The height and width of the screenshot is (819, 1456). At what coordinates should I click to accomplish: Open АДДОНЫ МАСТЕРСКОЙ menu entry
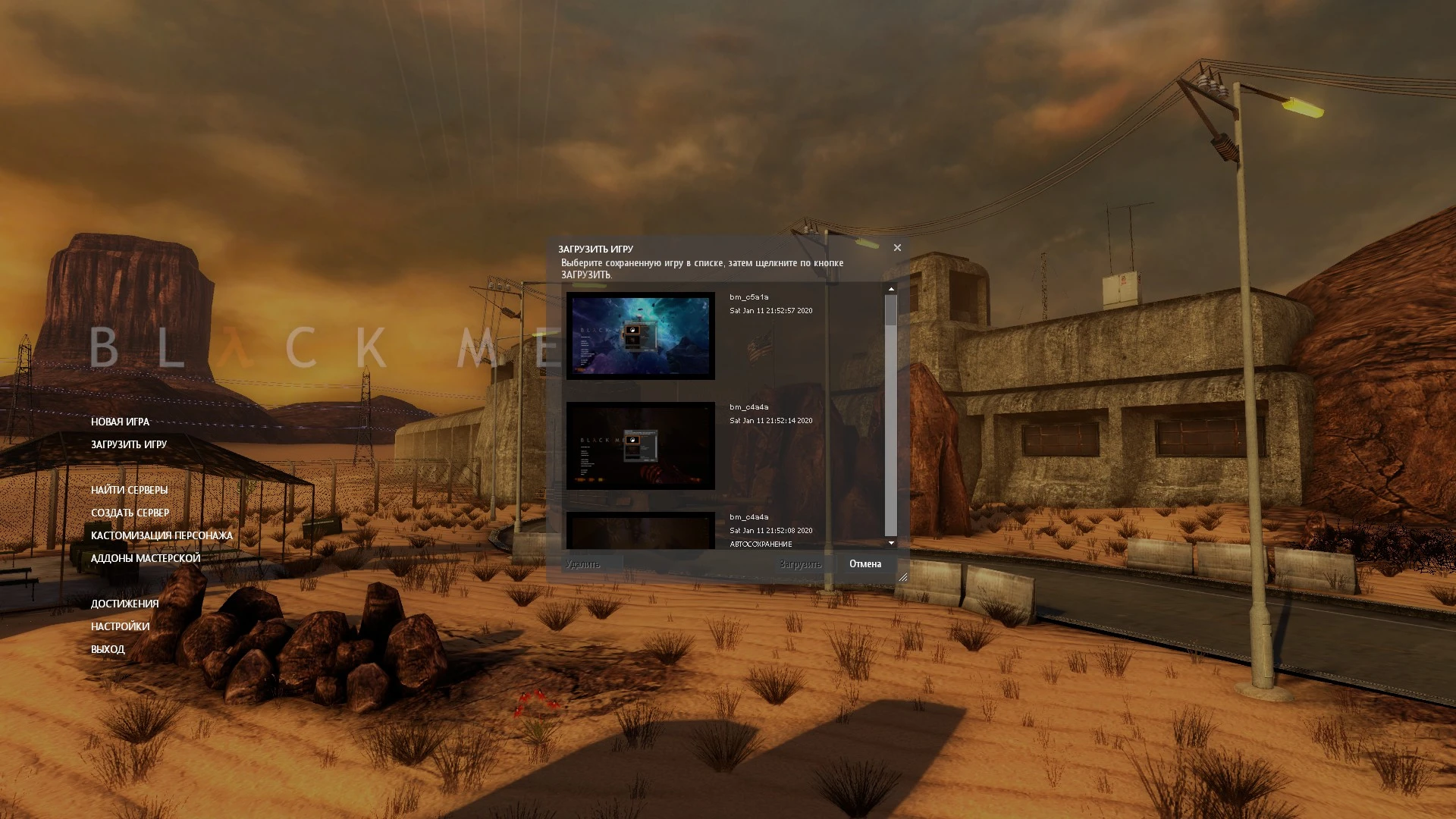(145, 557)
